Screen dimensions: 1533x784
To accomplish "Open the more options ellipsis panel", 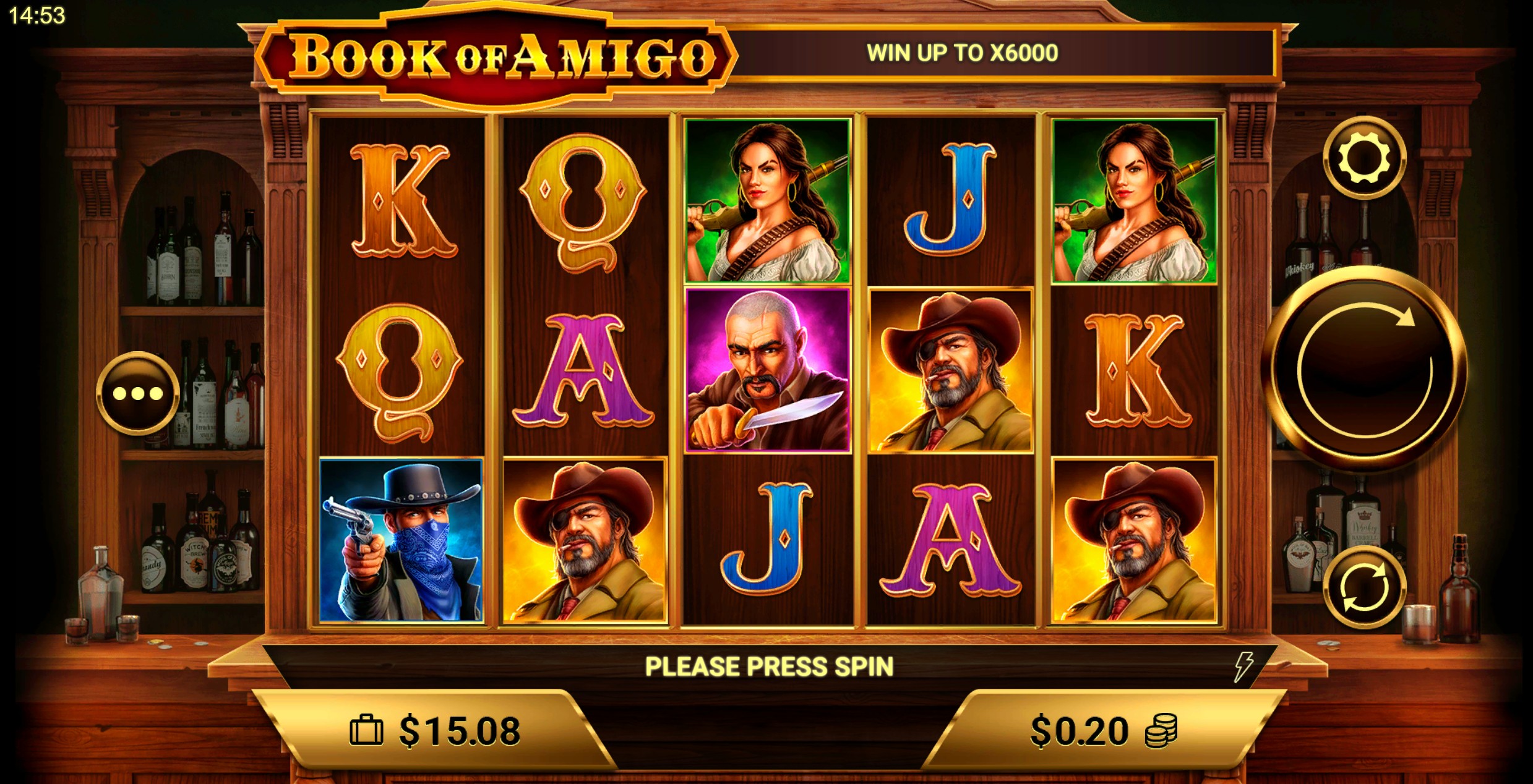I will (137, 393).
